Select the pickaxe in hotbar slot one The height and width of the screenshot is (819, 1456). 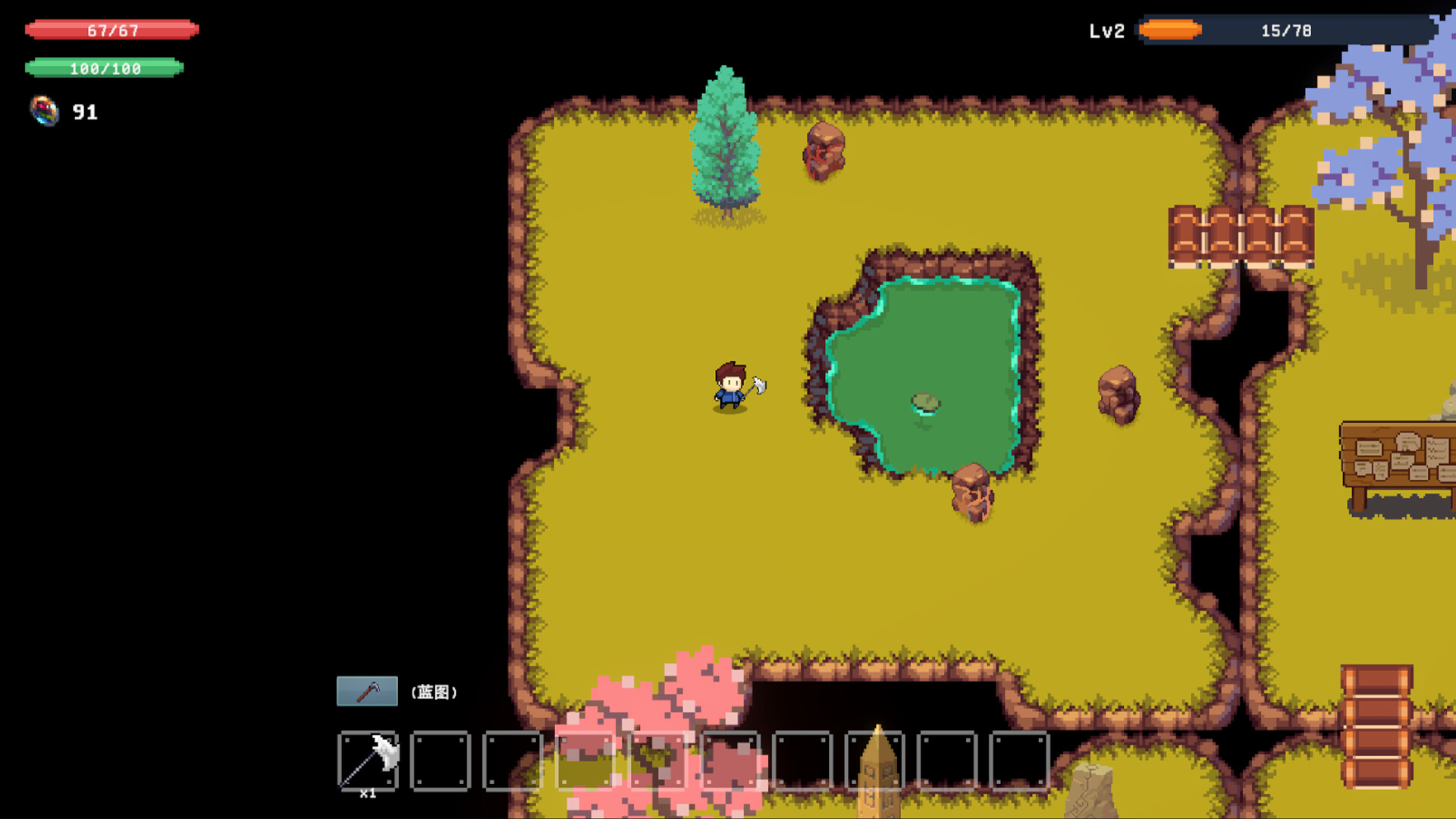(369, 759)
